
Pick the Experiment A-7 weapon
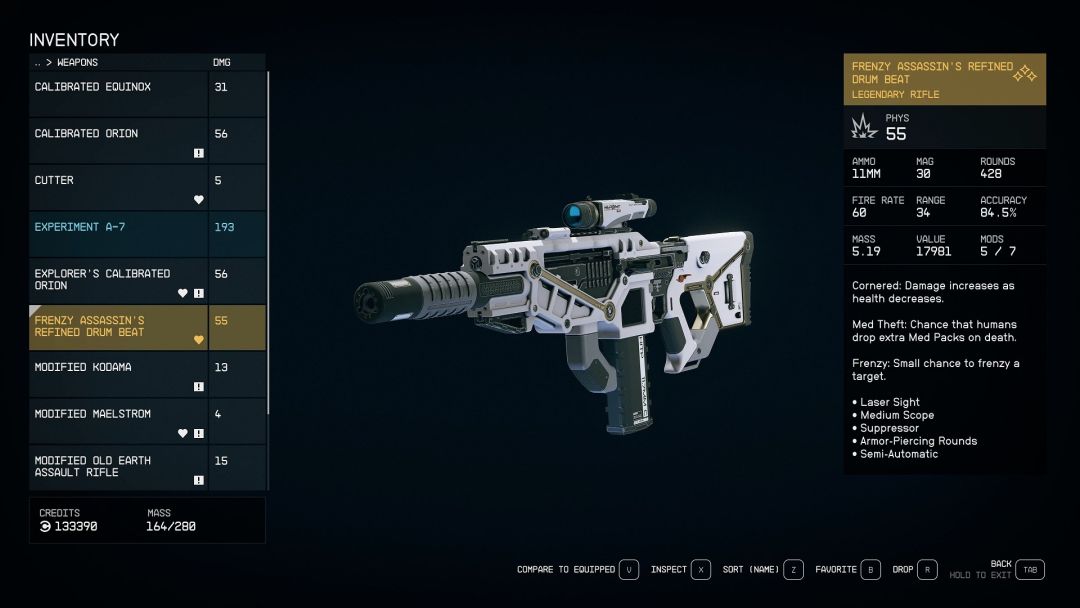point(118,233)
